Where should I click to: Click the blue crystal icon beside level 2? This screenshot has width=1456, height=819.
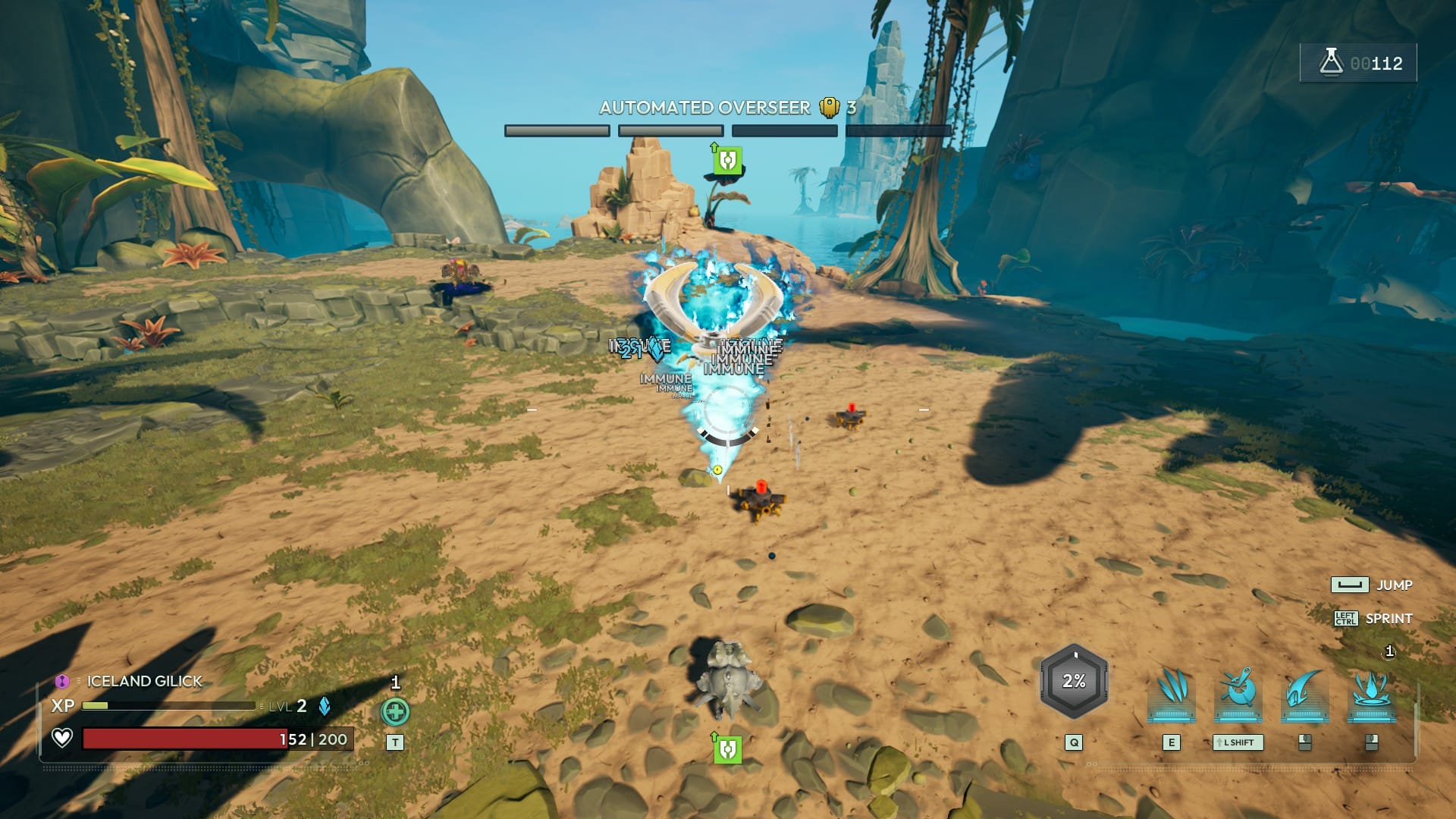pos(325,706)
